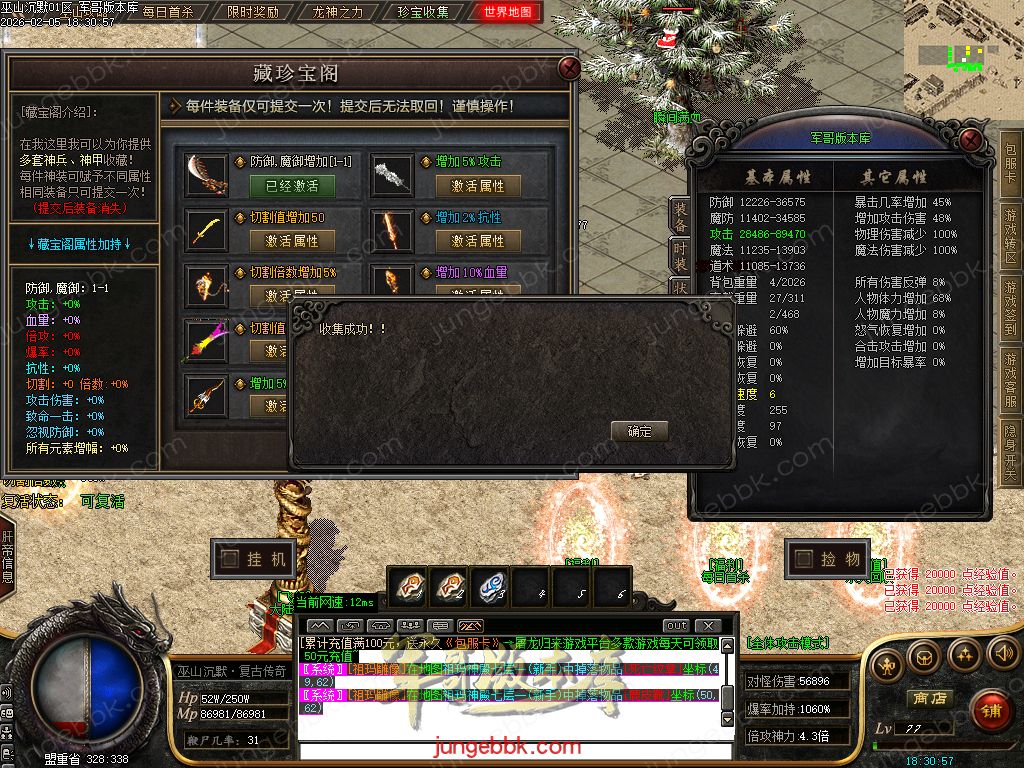
Task: Open the 游戏签到 side button
Action: (x=1011, y=308)
